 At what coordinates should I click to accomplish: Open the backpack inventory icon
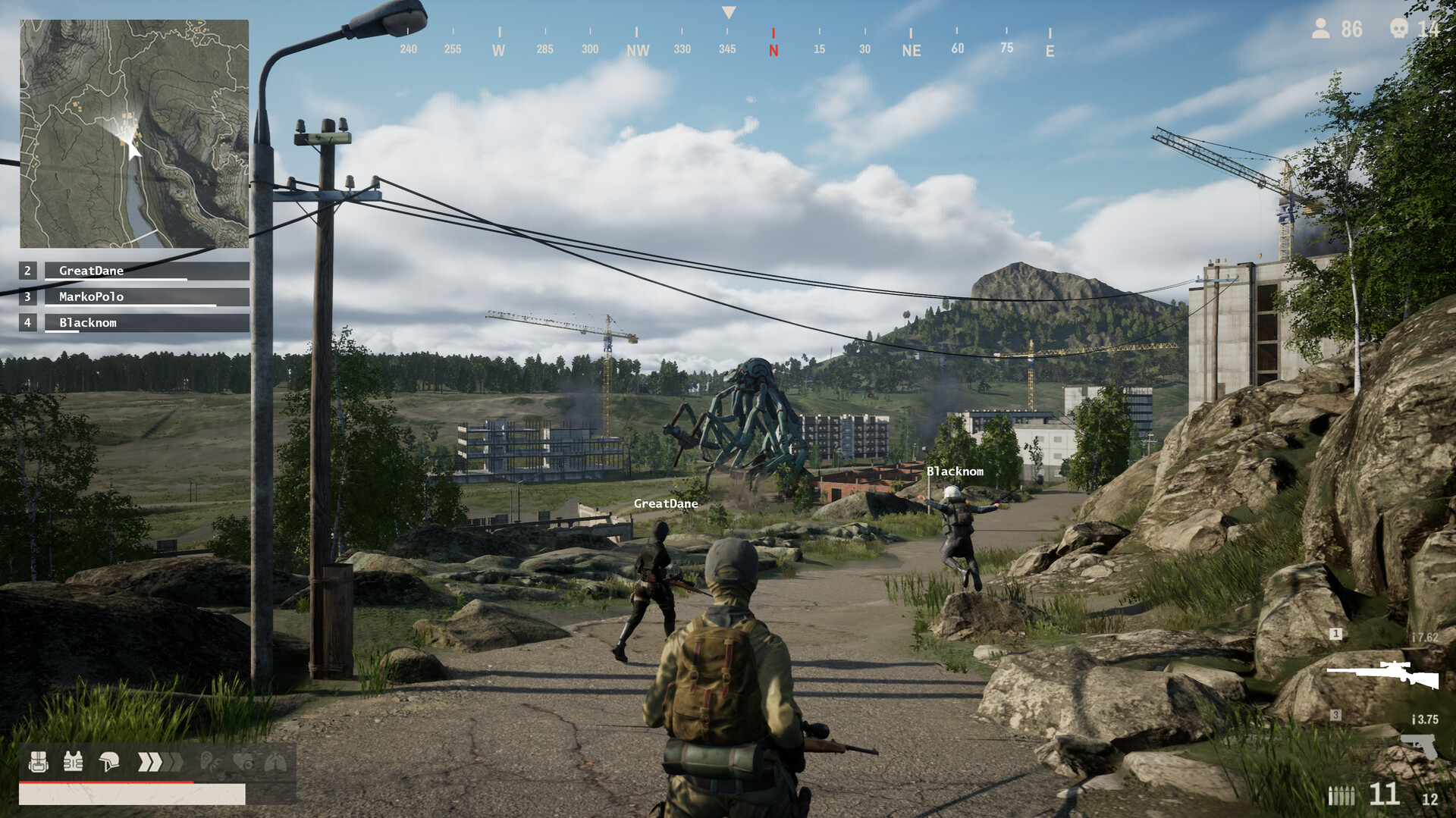(38, 762)
